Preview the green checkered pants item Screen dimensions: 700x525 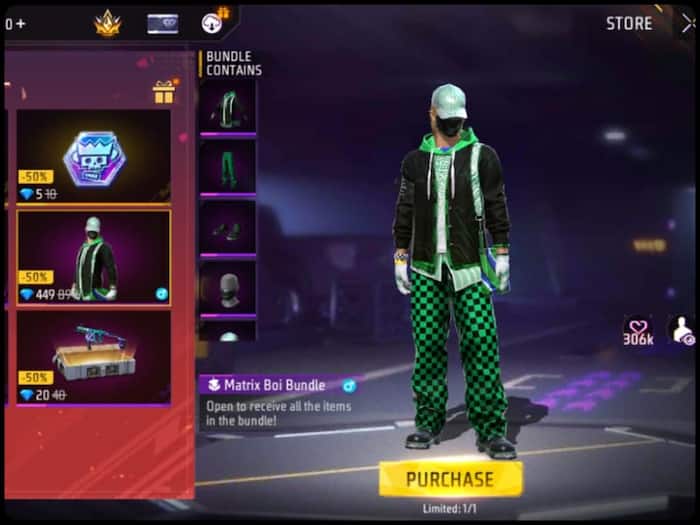(x=227, y=166)
